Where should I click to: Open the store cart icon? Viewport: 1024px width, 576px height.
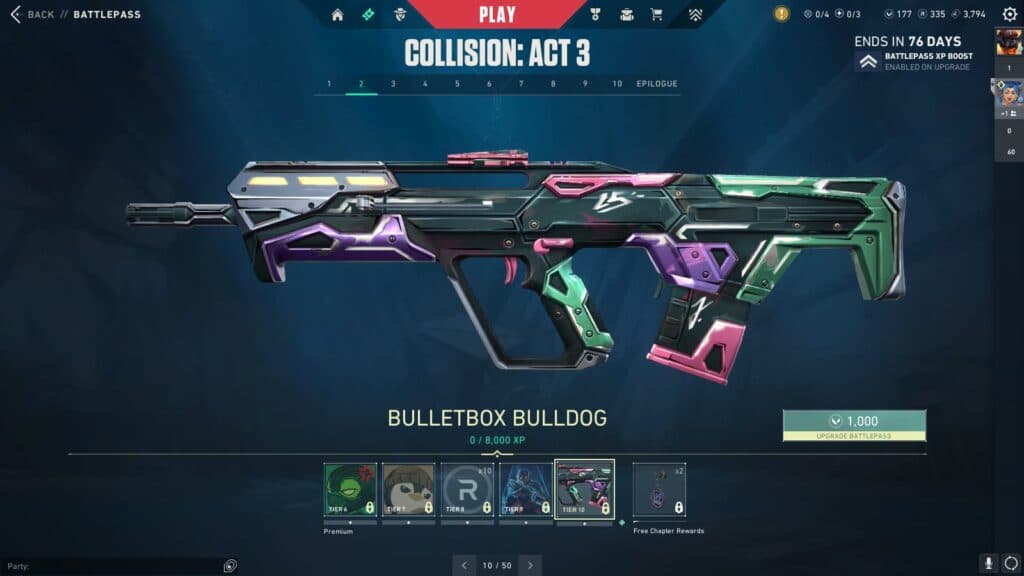click(656, 15)
